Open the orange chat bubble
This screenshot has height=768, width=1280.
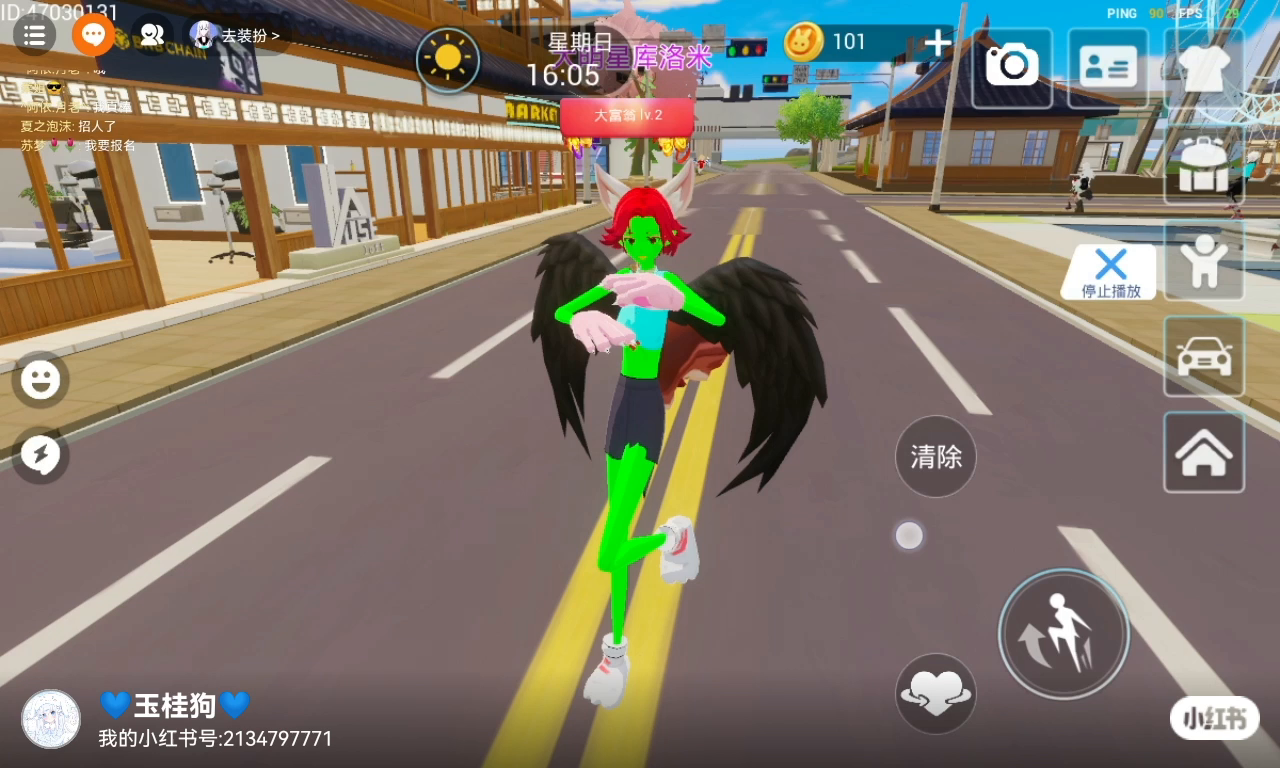(x=93, y=35)
